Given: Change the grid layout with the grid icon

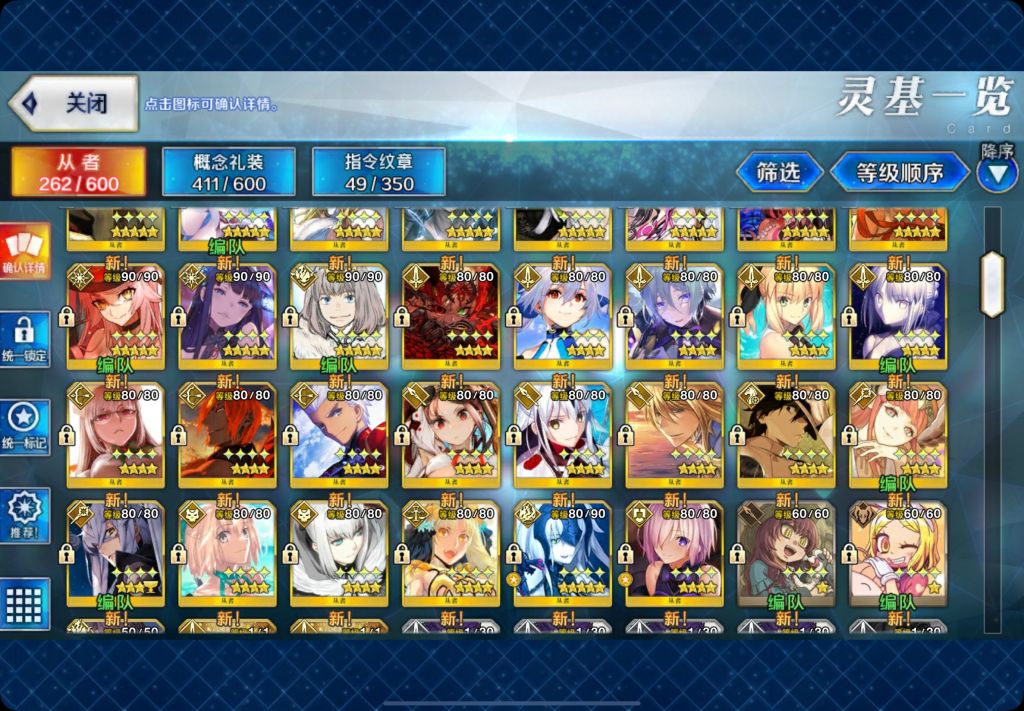Looking at the screenshot, I should tap(24, 604).
